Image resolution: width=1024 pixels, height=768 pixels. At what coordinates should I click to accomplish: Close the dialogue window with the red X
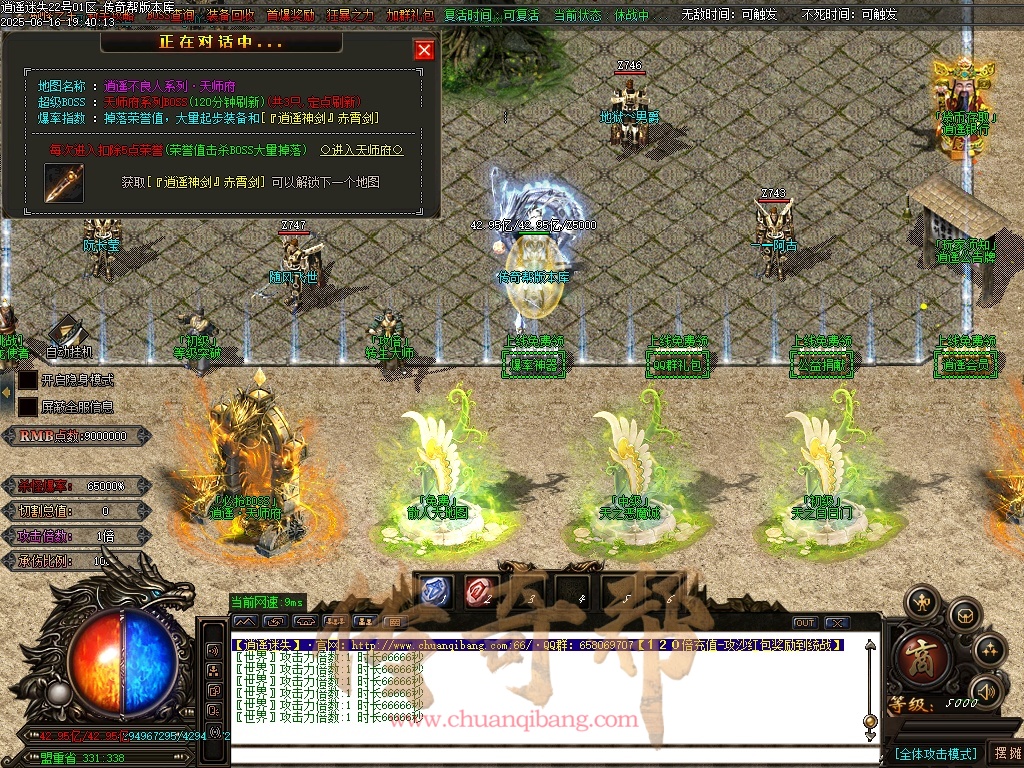click(424, 50)
